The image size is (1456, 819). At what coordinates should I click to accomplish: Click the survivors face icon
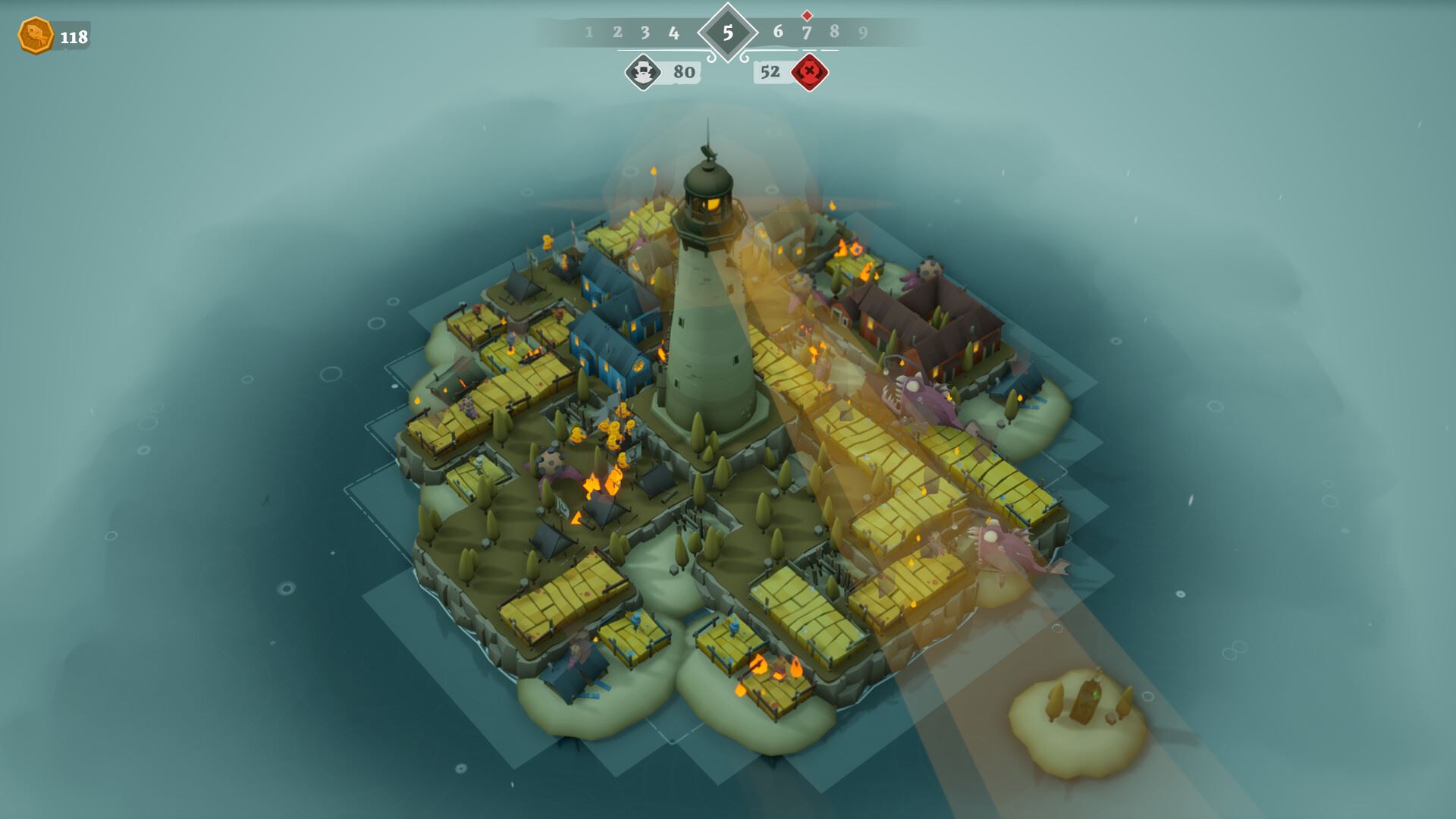(x=643, y=72)
